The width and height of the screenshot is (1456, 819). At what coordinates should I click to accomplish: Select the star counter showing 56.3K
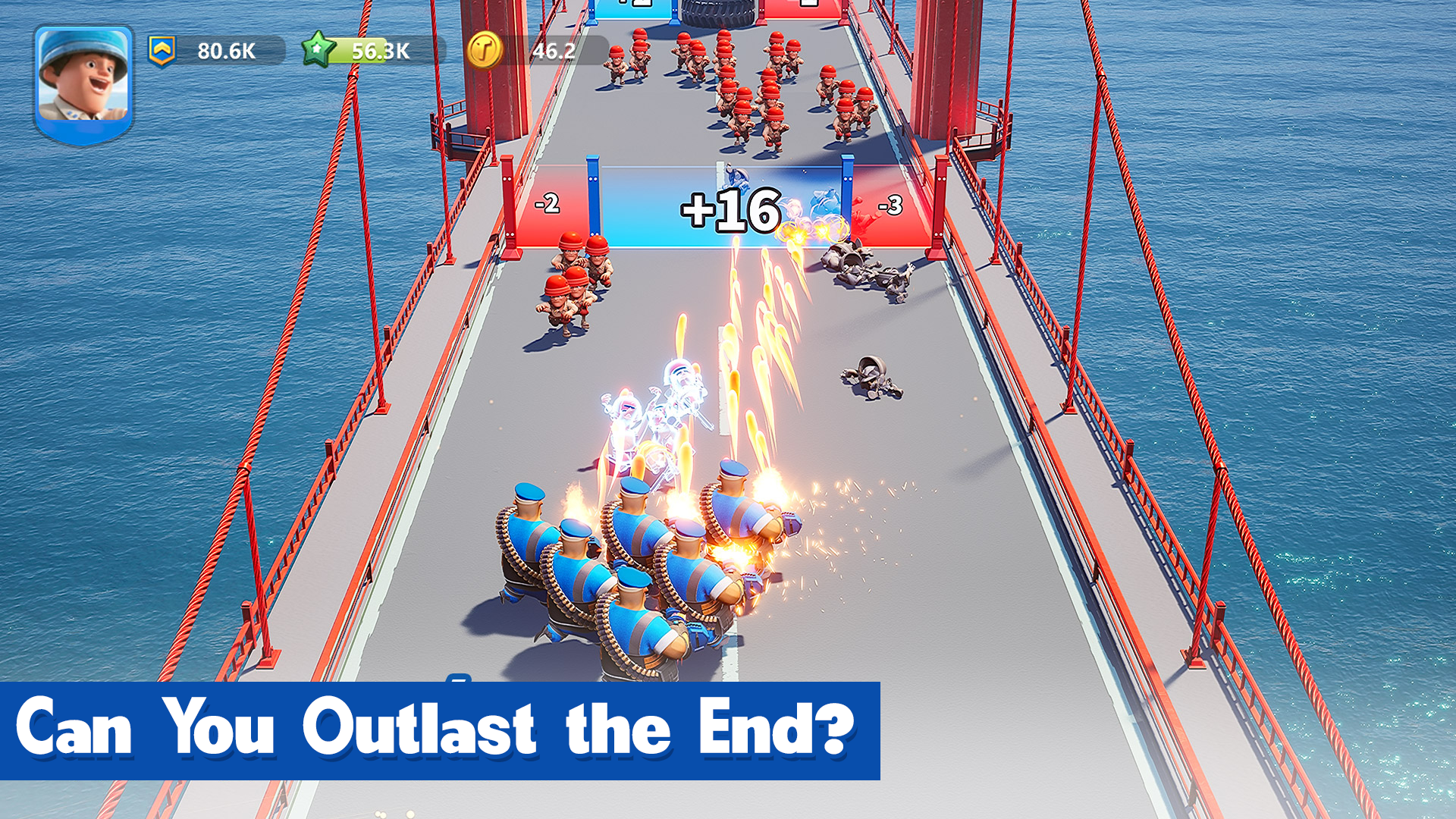379,50
